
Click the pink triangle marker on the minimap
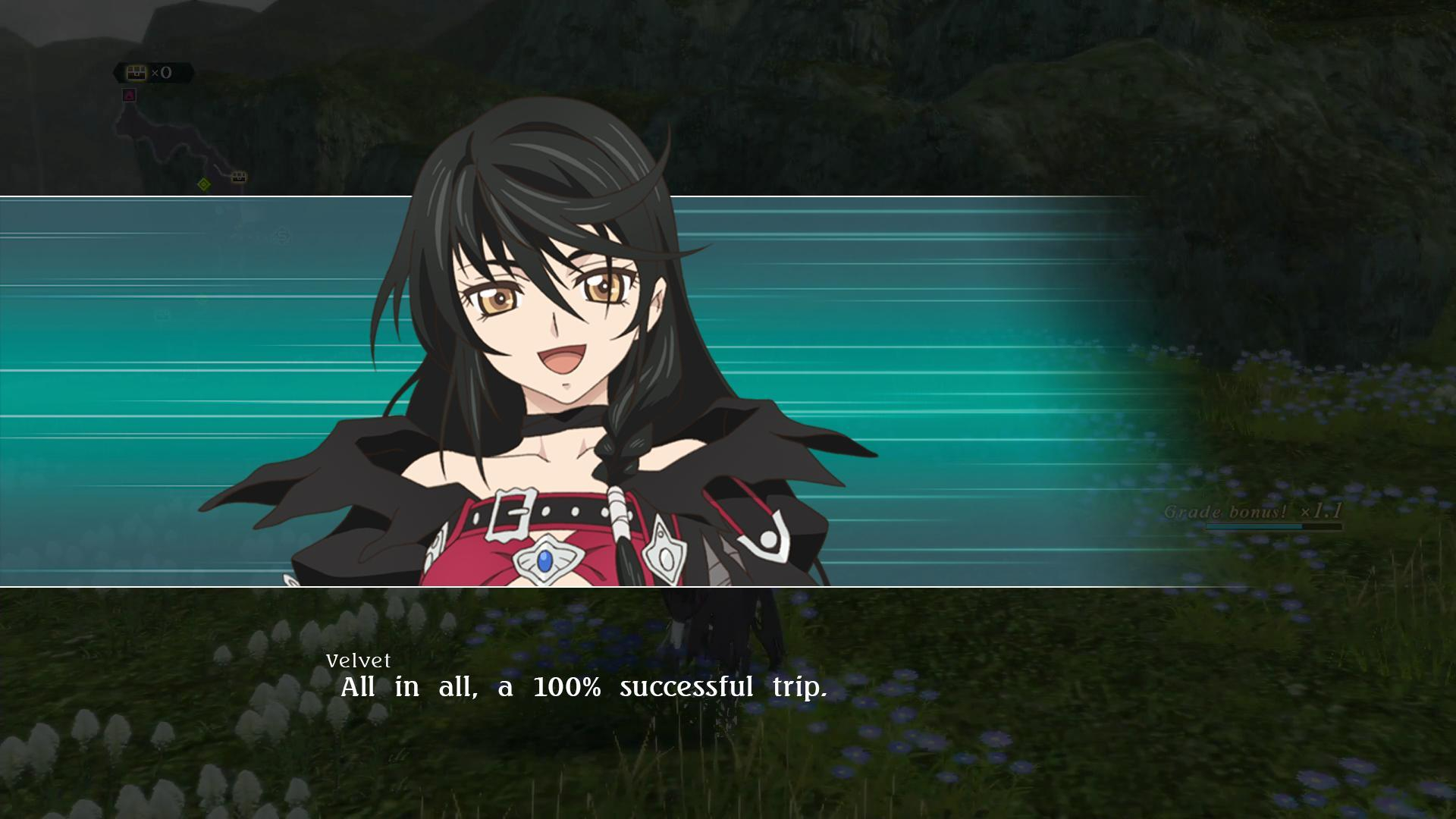tap(129, 96)
